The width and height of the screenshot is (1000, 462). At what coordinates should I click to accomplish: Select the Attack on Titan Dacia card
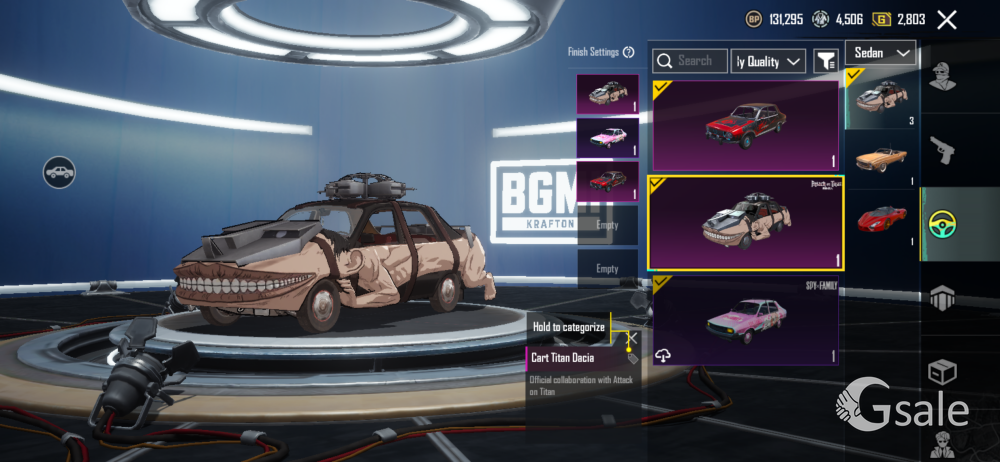click(x=744, y=223)
